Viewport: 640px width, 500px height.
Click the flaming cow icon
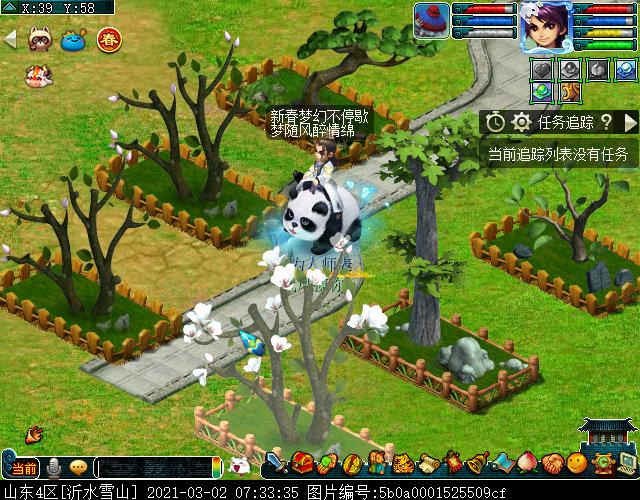[x=37, y=73]
